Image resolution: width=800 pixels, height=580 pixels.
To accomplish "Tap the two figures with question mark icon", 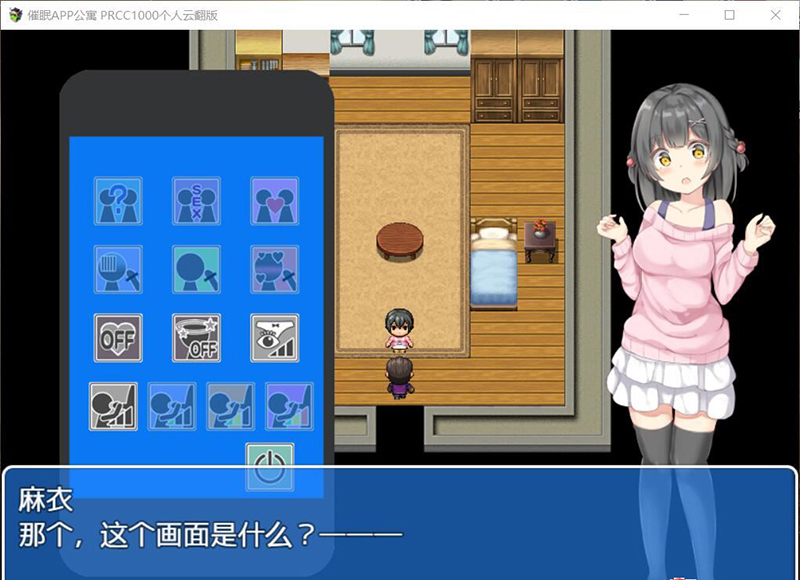I will tap(118, 201).
